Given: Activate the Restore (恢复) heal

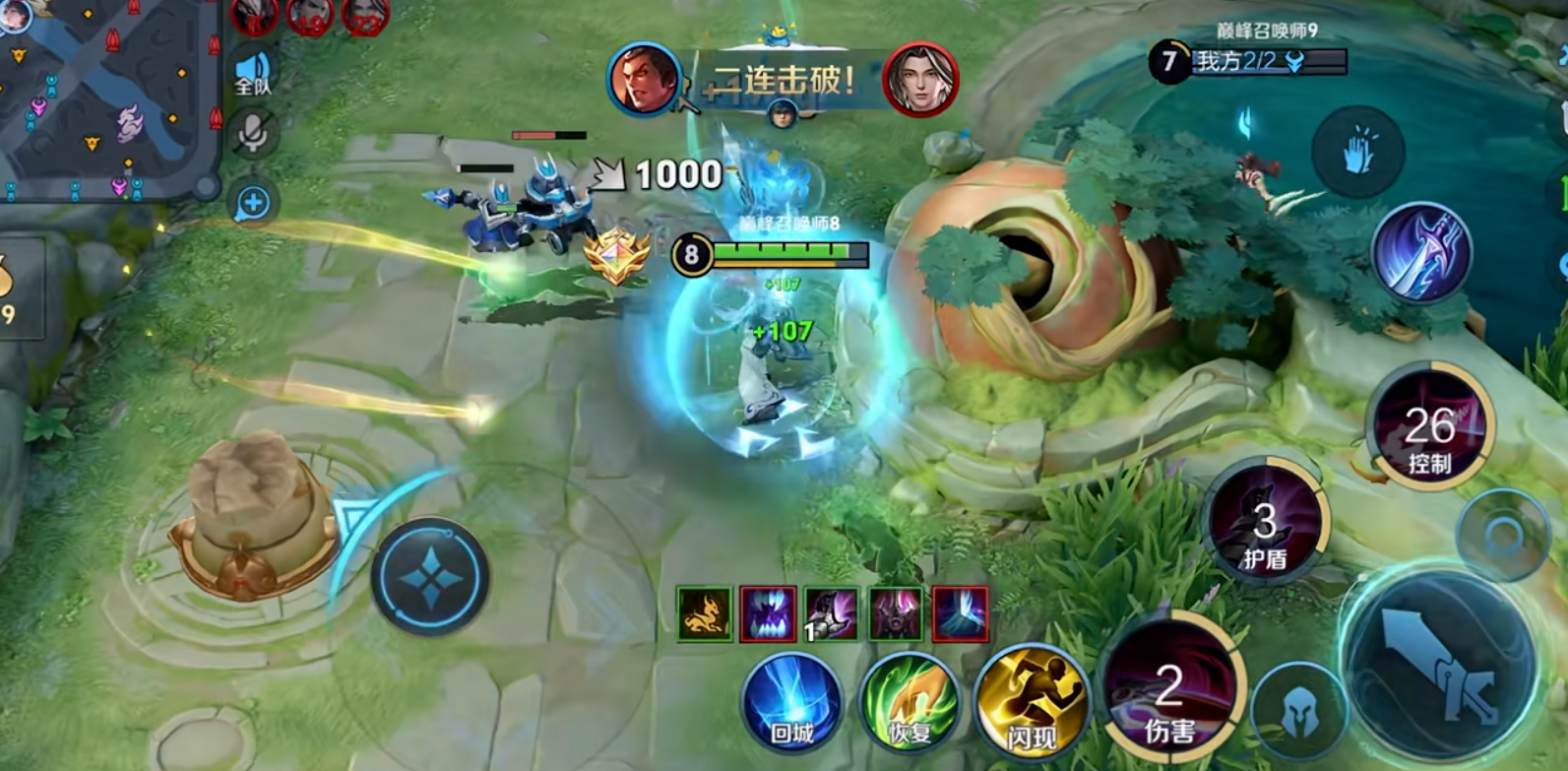Looking at the screenshot, I should [x=909, y=703].
